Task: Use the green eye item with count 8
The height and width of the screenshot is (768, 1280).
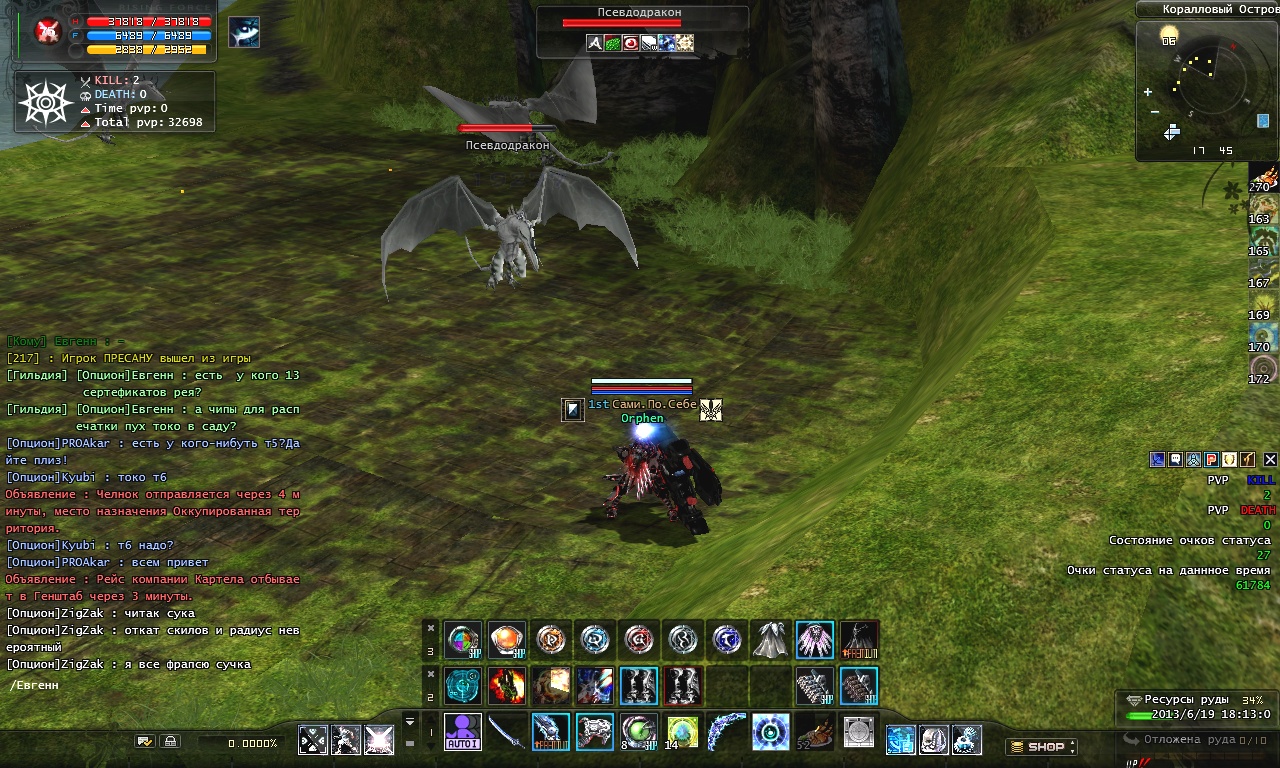Action: tap(638, 731)
